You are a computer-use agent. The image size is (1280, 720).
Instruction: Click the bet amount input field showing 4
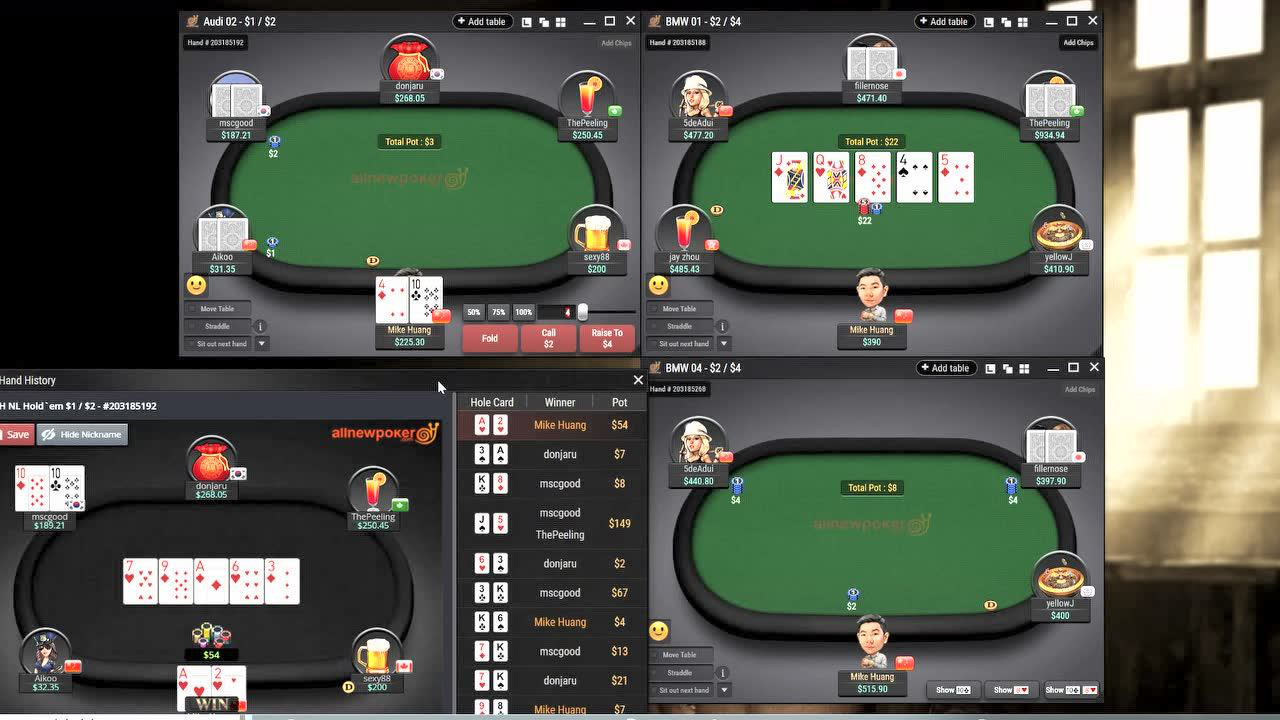[x=554, y=312]
